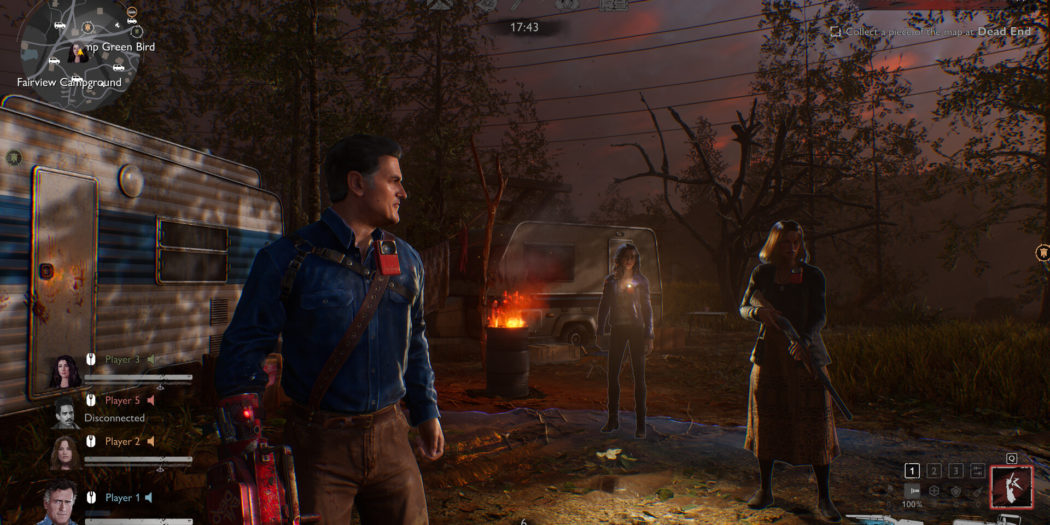Image resolution: width=1050 pixels, height=525 pixels.
Task: Switch to item slot number 2
Action: [934, 470]
